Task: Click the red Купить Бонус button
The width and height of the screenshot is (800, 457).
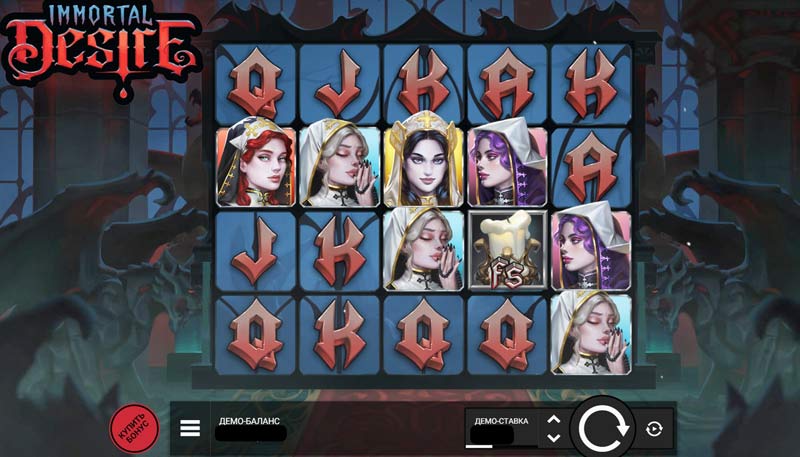Action: [x=132, y=427]
